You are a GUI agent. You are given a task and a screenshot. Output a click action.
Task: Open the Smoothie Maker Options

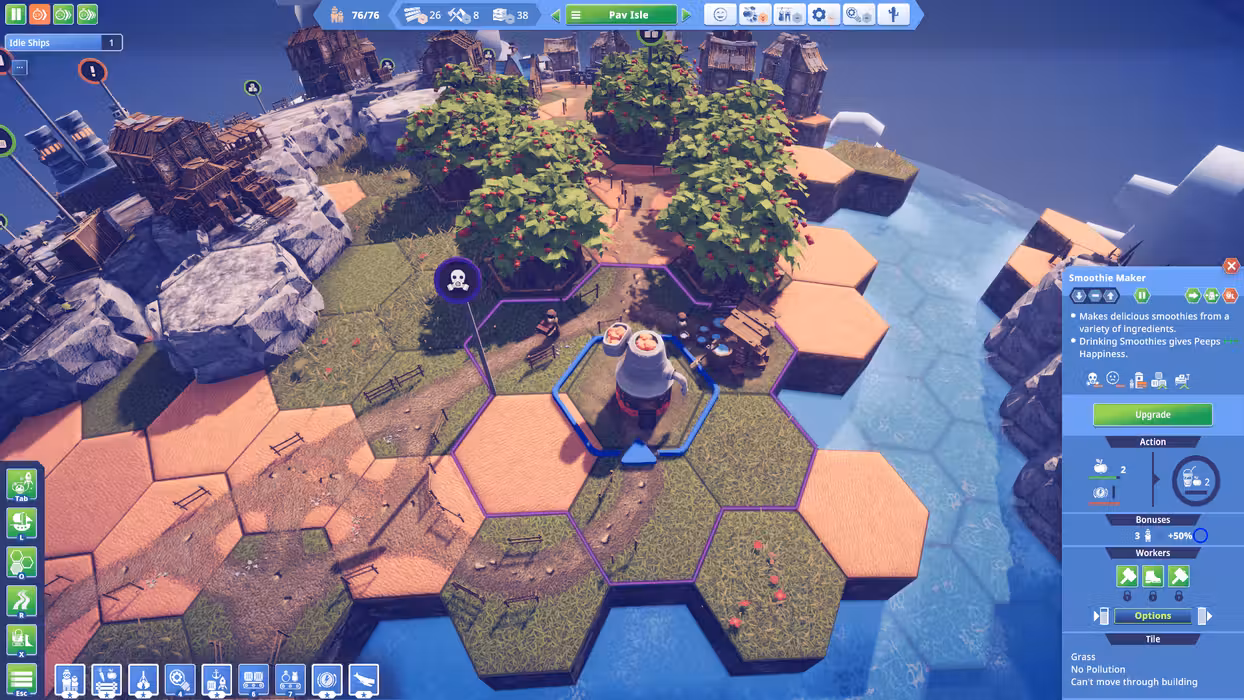coord(1152,616)
